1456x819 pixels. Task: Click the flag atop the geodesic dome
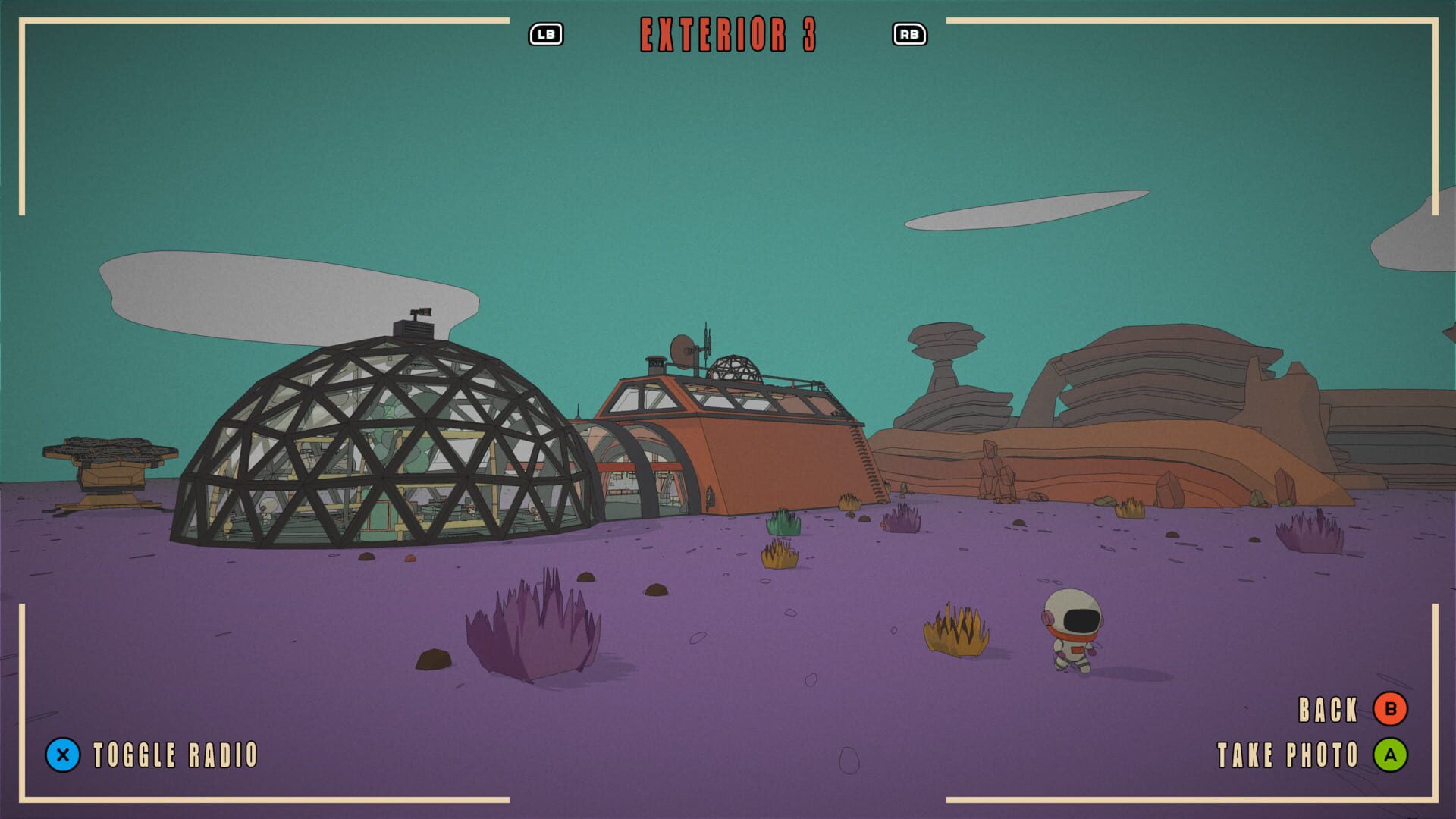tap(422, 312)
